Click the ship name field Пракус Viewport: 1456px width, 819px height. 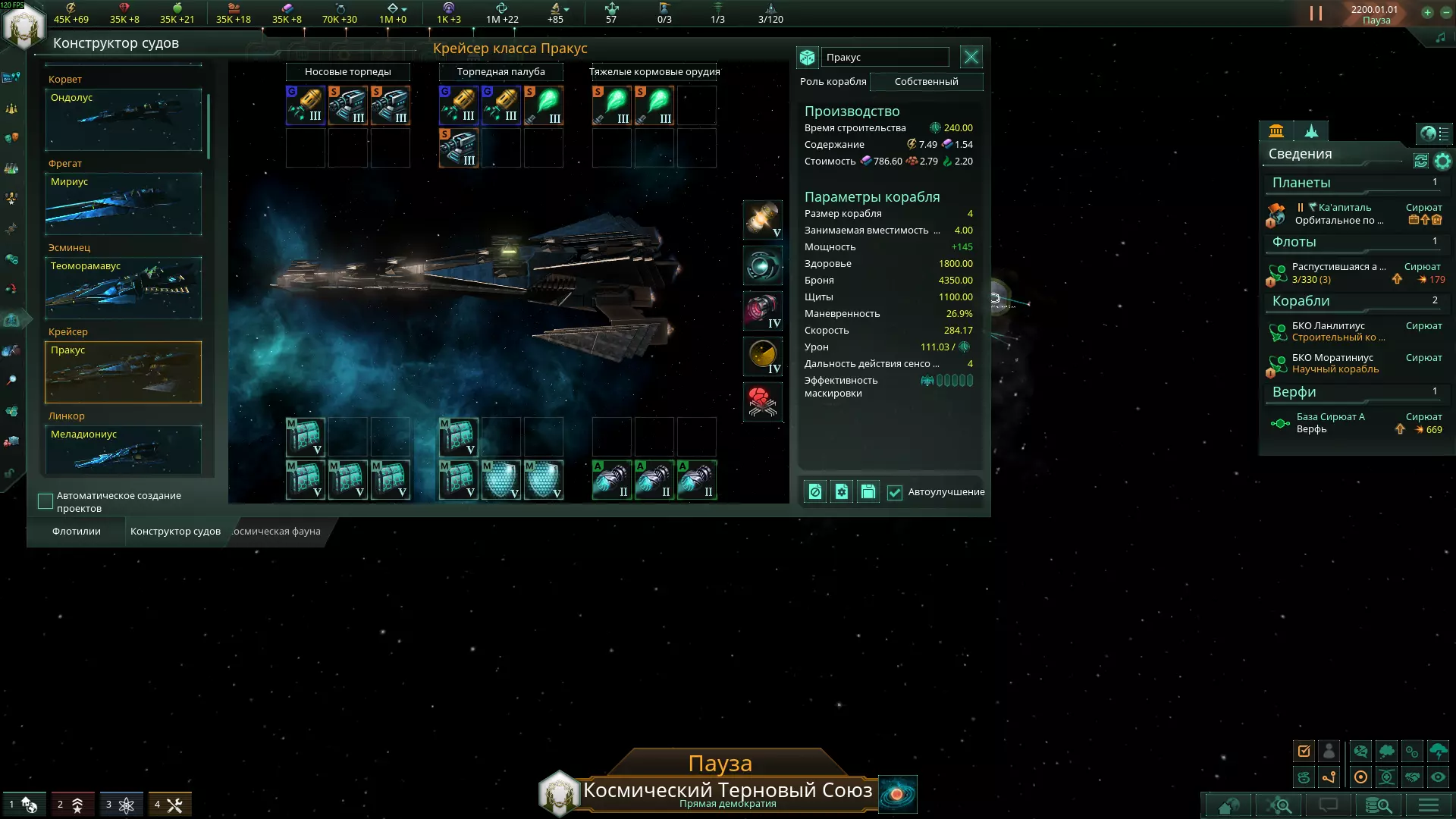point(884,58)
